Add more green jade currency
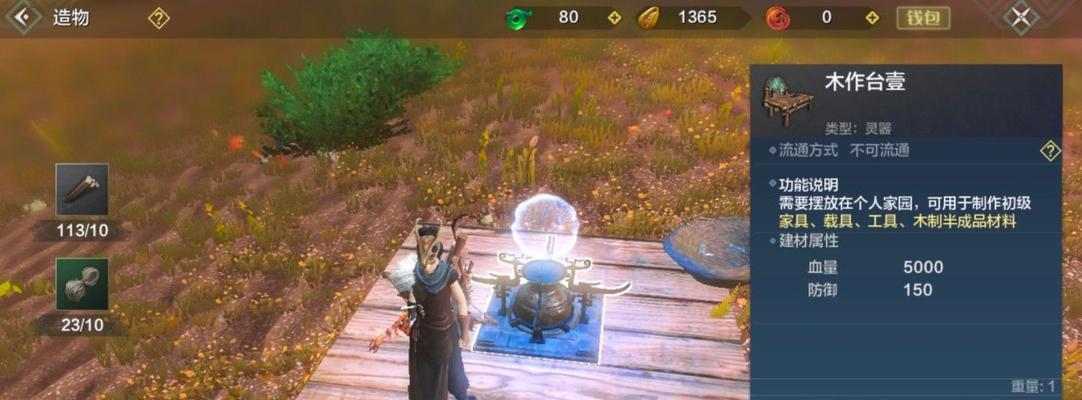 point(614,18)
